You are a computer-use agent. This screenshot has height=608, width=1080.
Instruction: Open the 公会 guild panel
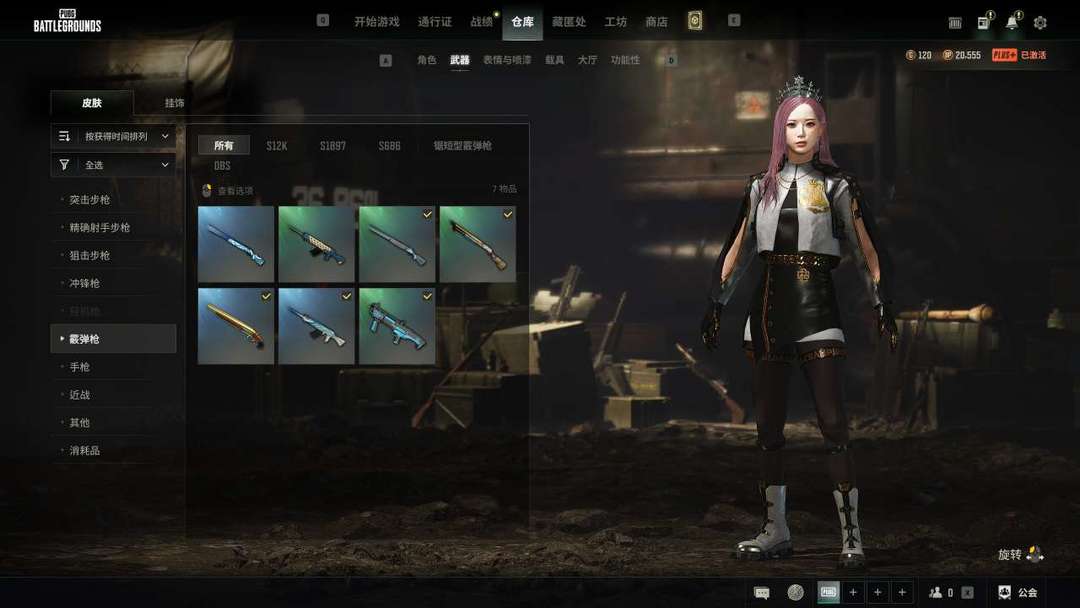[x=1018, y=593]
